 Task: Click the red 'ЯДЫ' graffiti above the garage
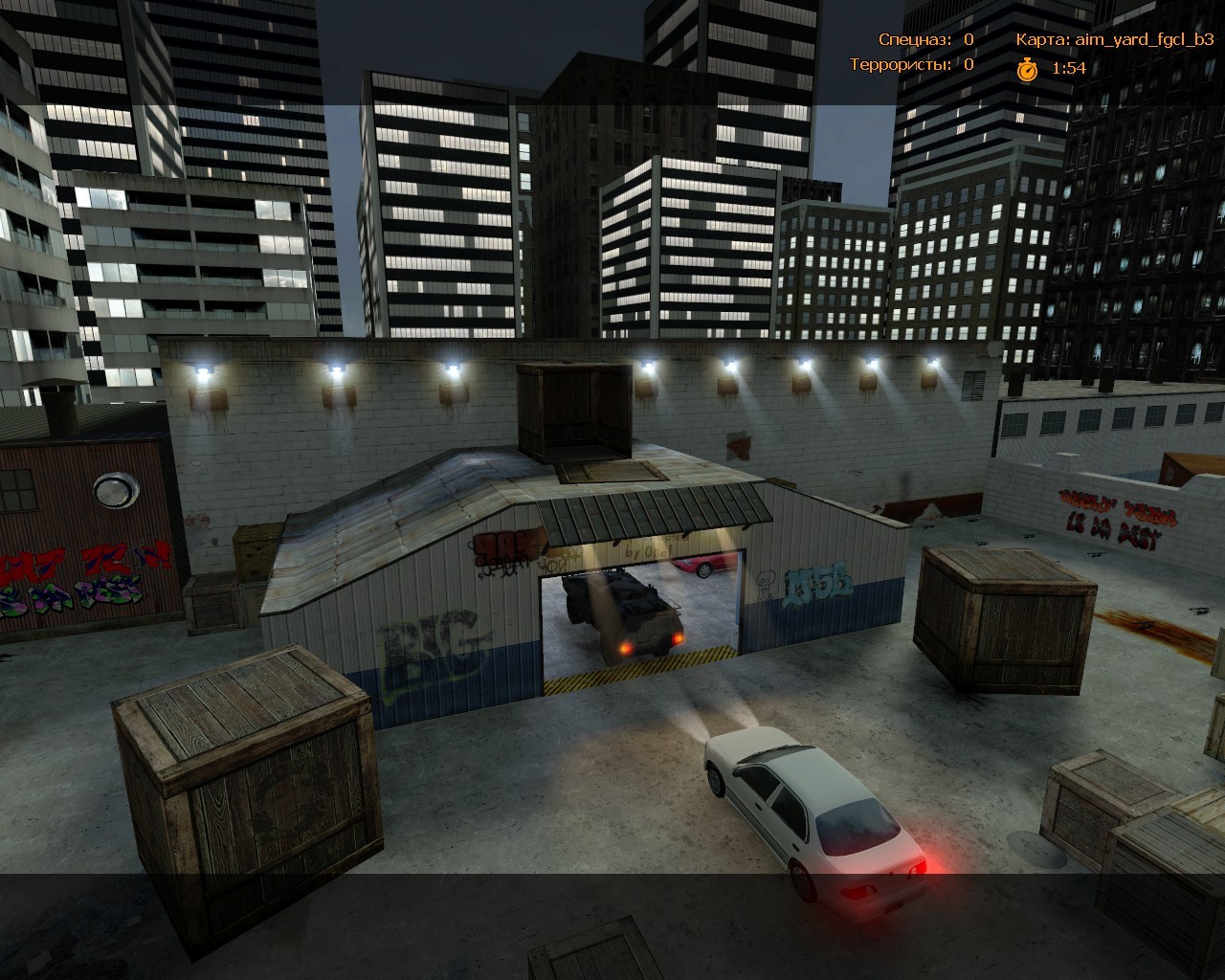[507, 547]
